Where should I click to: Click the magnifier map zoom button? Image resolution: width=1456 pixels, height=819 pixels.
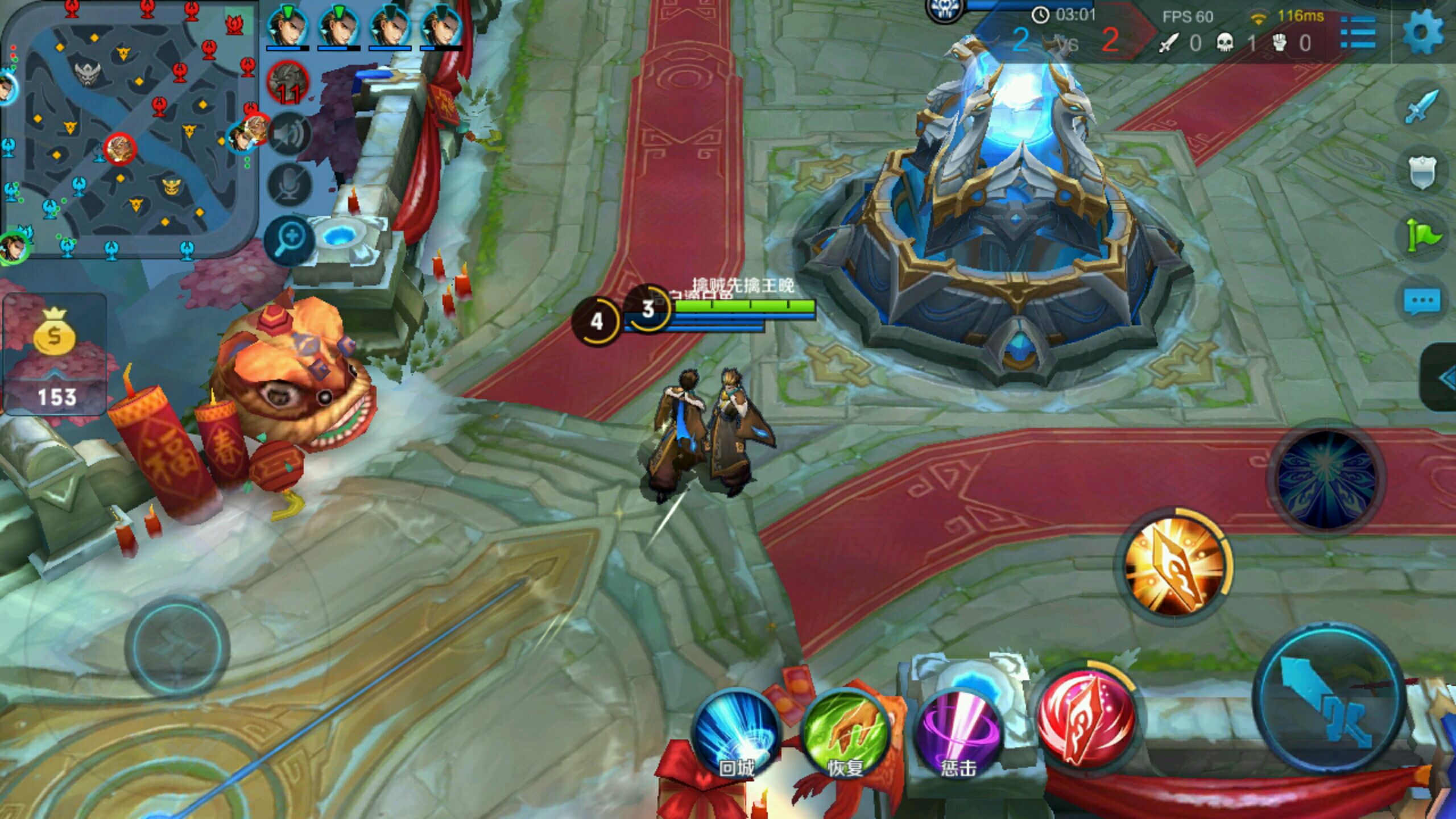coord(289,239)
